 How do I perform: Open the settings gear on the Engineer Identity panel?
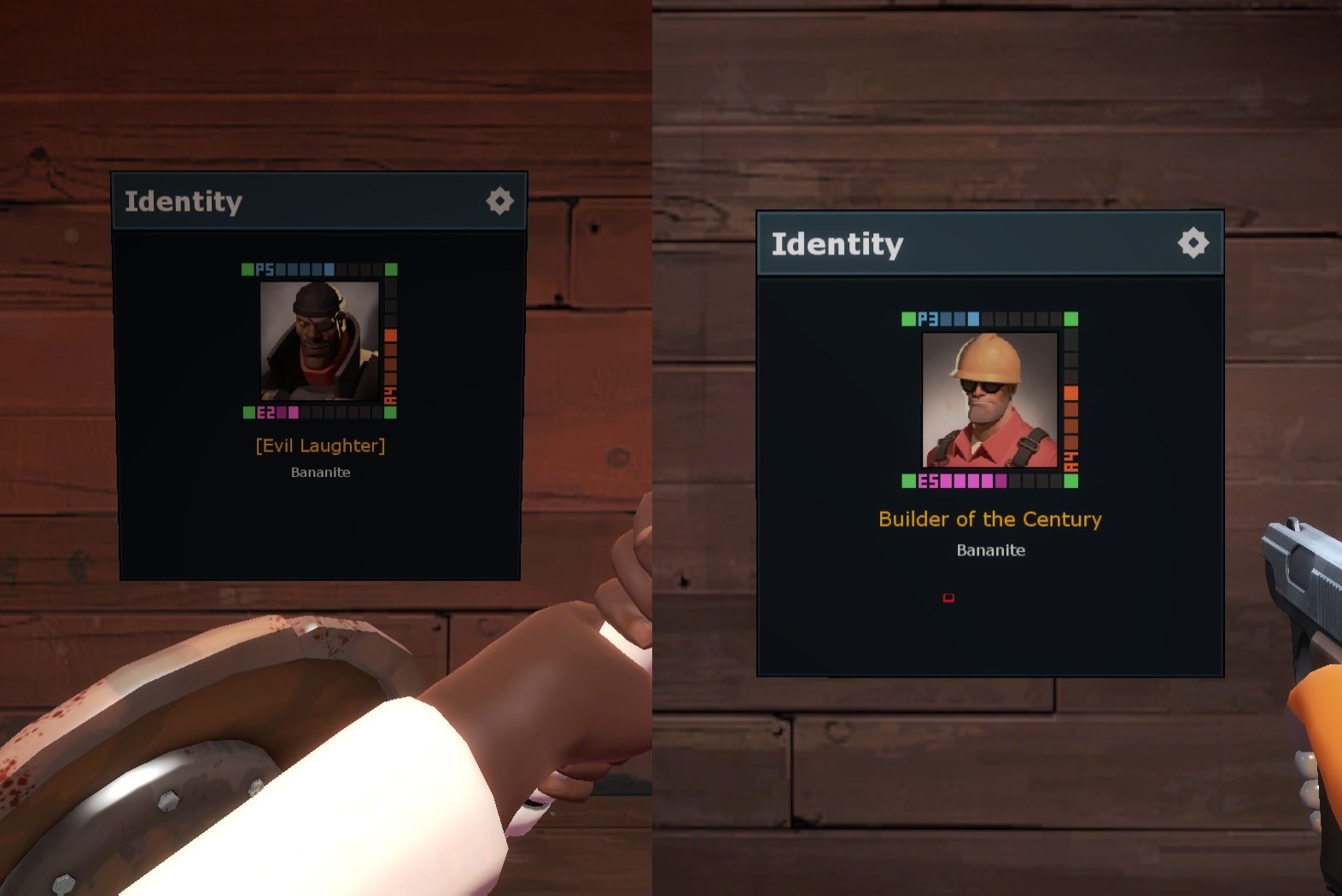(1193, 242)
